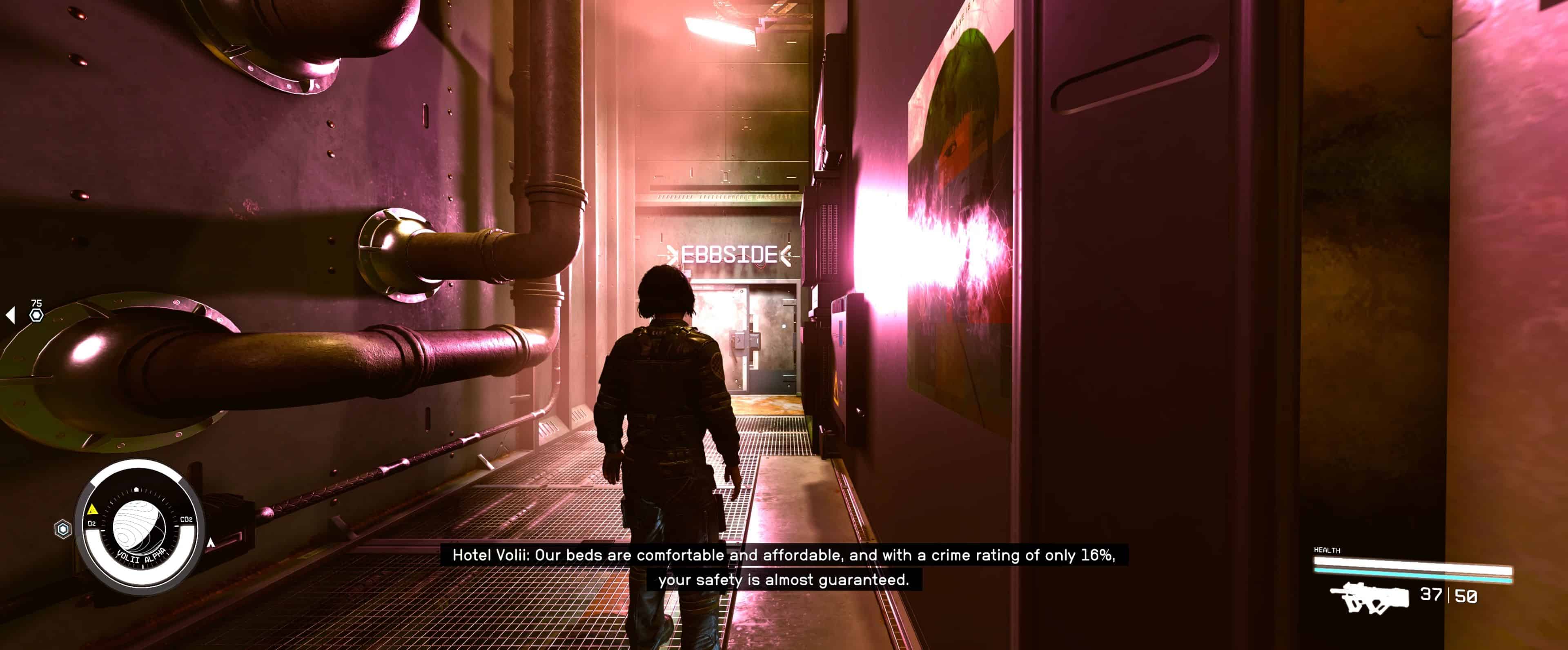The width and height of the screenshot is (1568, 650).
Task: Open the Volii Alpha planet compass
Action: coord(139,526)
